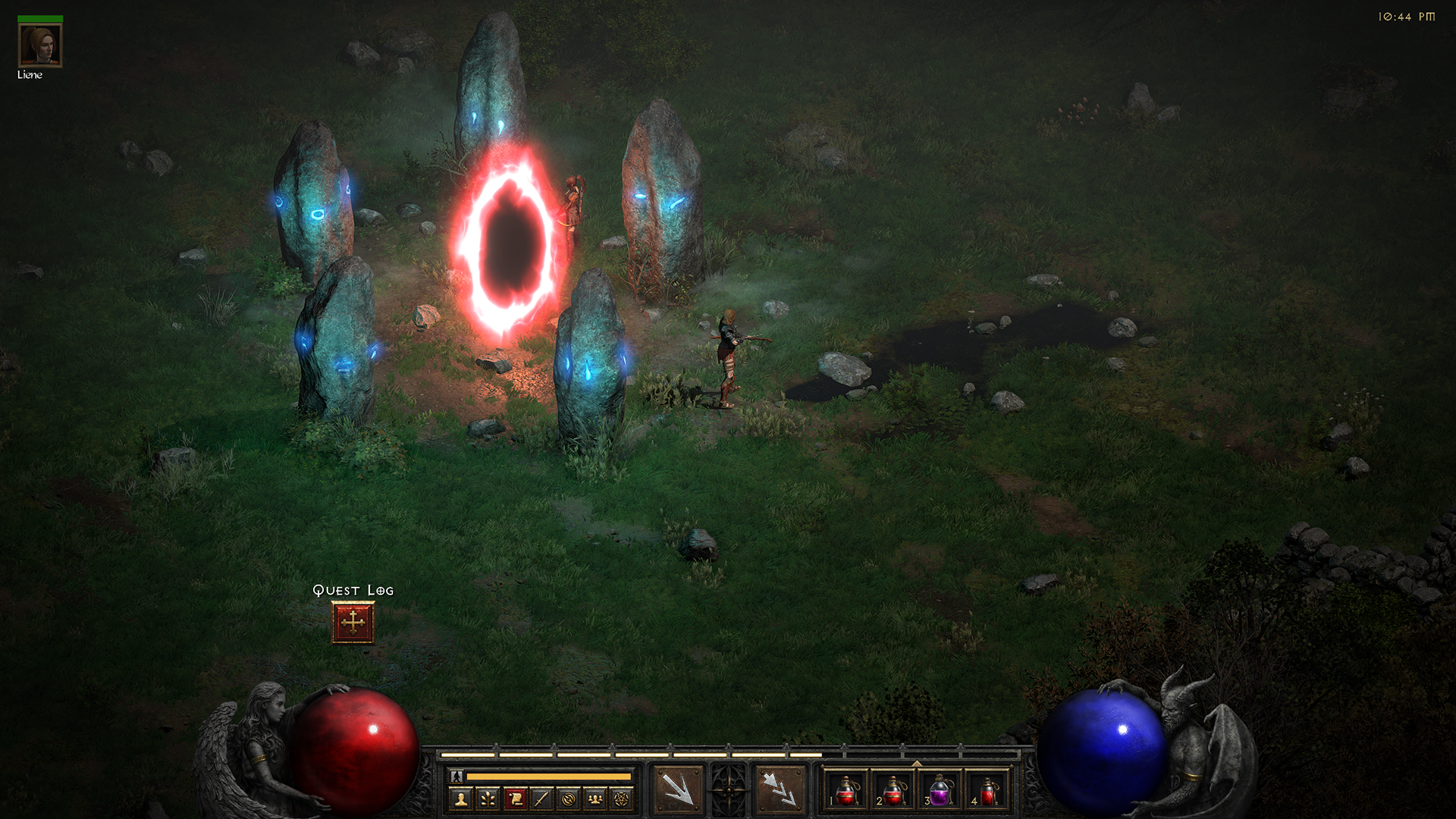Open inventory via the sword icon
This screenshot has height=819, width=1456.
(541, 799)
